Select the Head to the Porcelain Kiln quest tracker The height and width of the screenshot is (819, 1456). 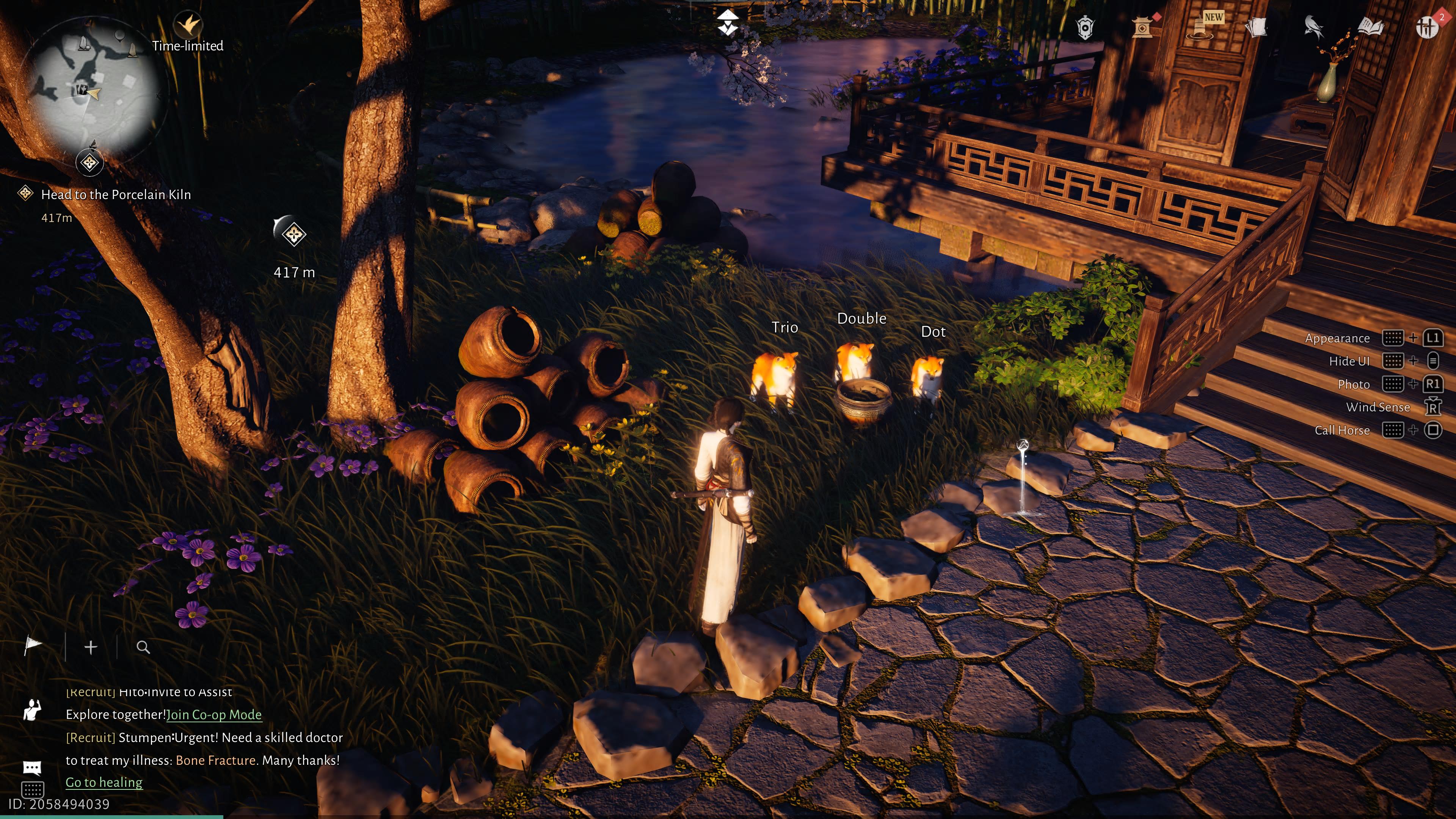115,195
